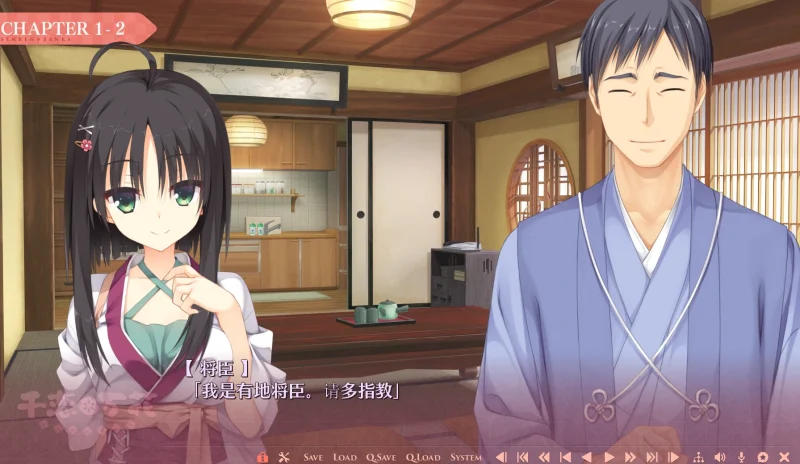
Task: Perform a quick save with Q.Save
Action: coord(380,457)
